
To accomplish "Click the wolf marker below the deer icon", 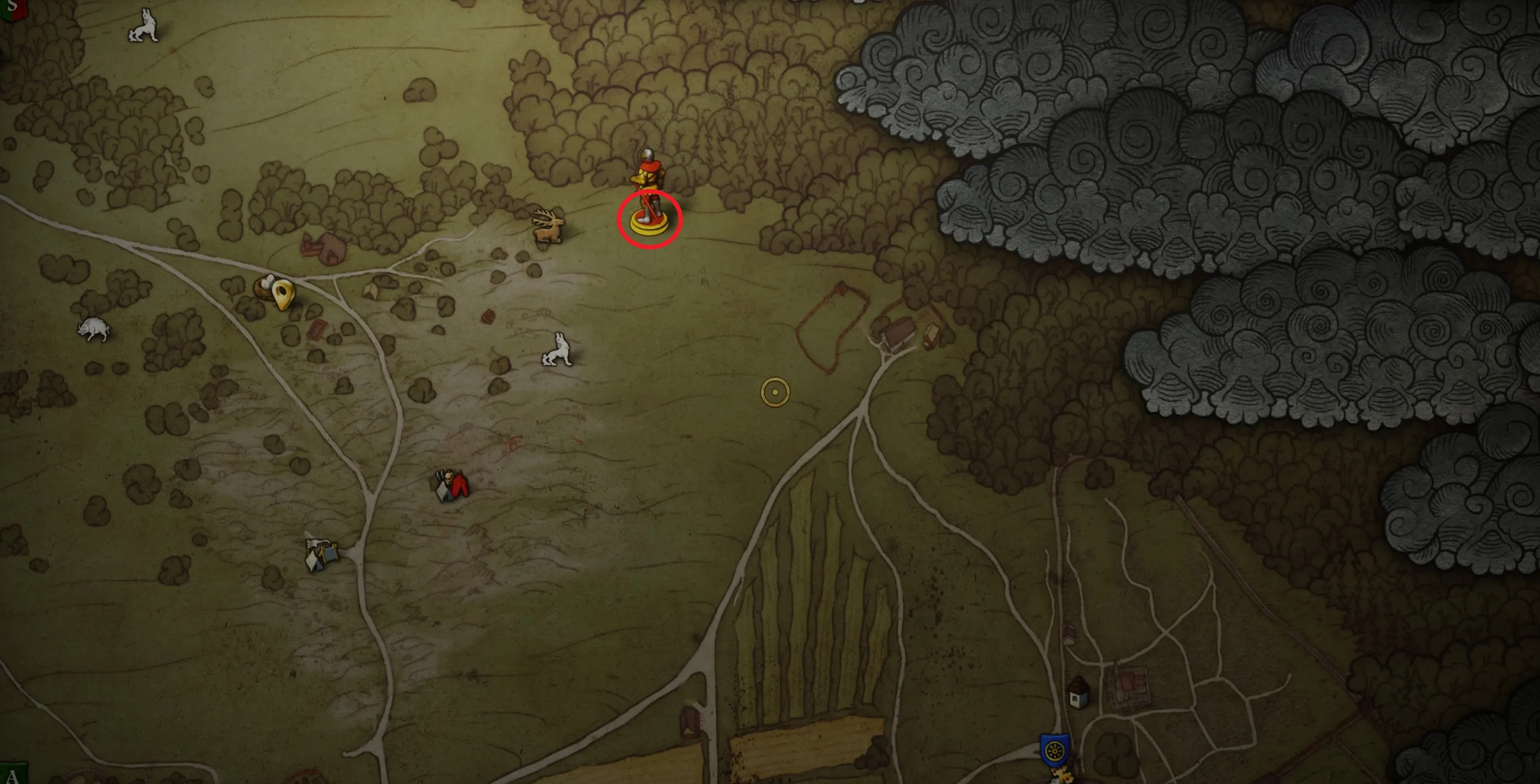I will pyautogui.click(x=557, y=350).
